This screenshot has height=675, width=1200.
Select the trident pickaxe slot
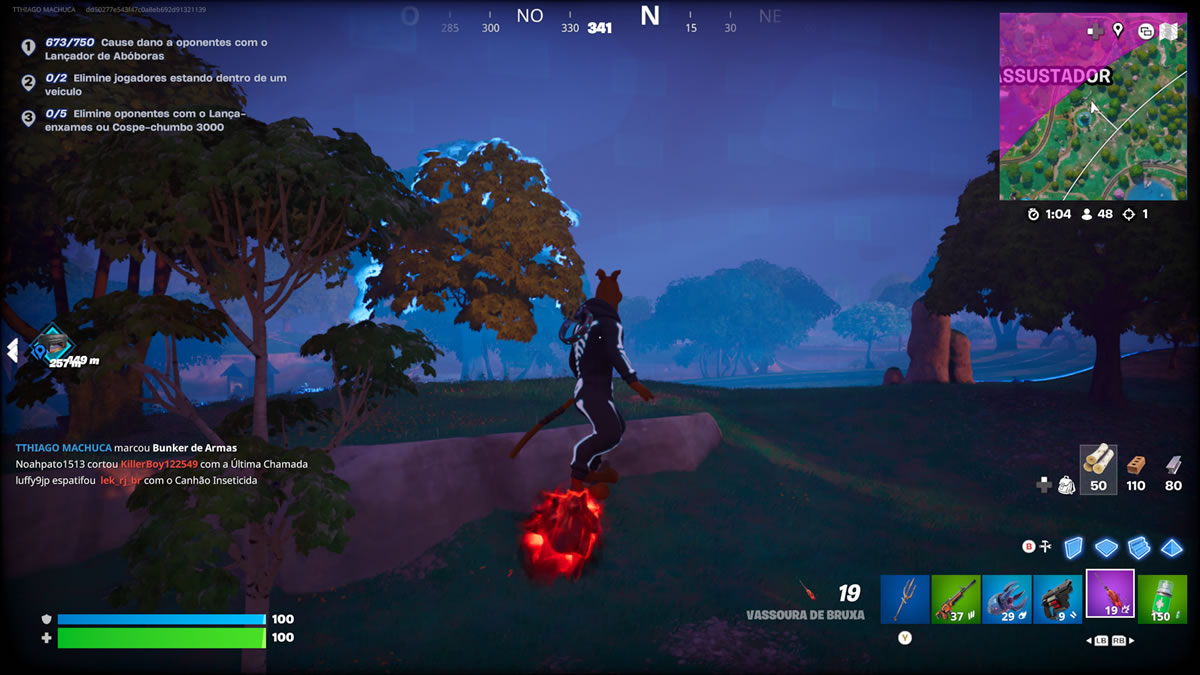click(905, 599)
